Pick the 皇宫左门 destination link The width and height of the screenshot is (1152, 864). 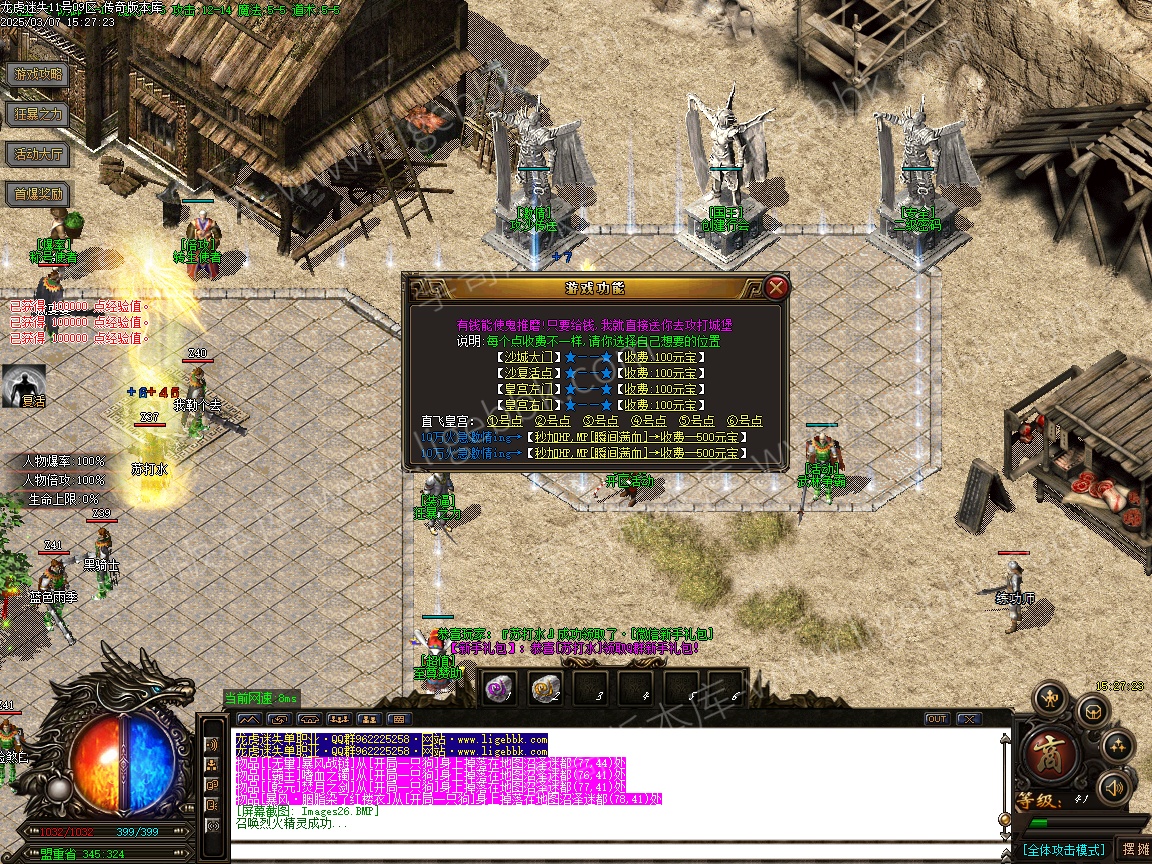(527, 389)
